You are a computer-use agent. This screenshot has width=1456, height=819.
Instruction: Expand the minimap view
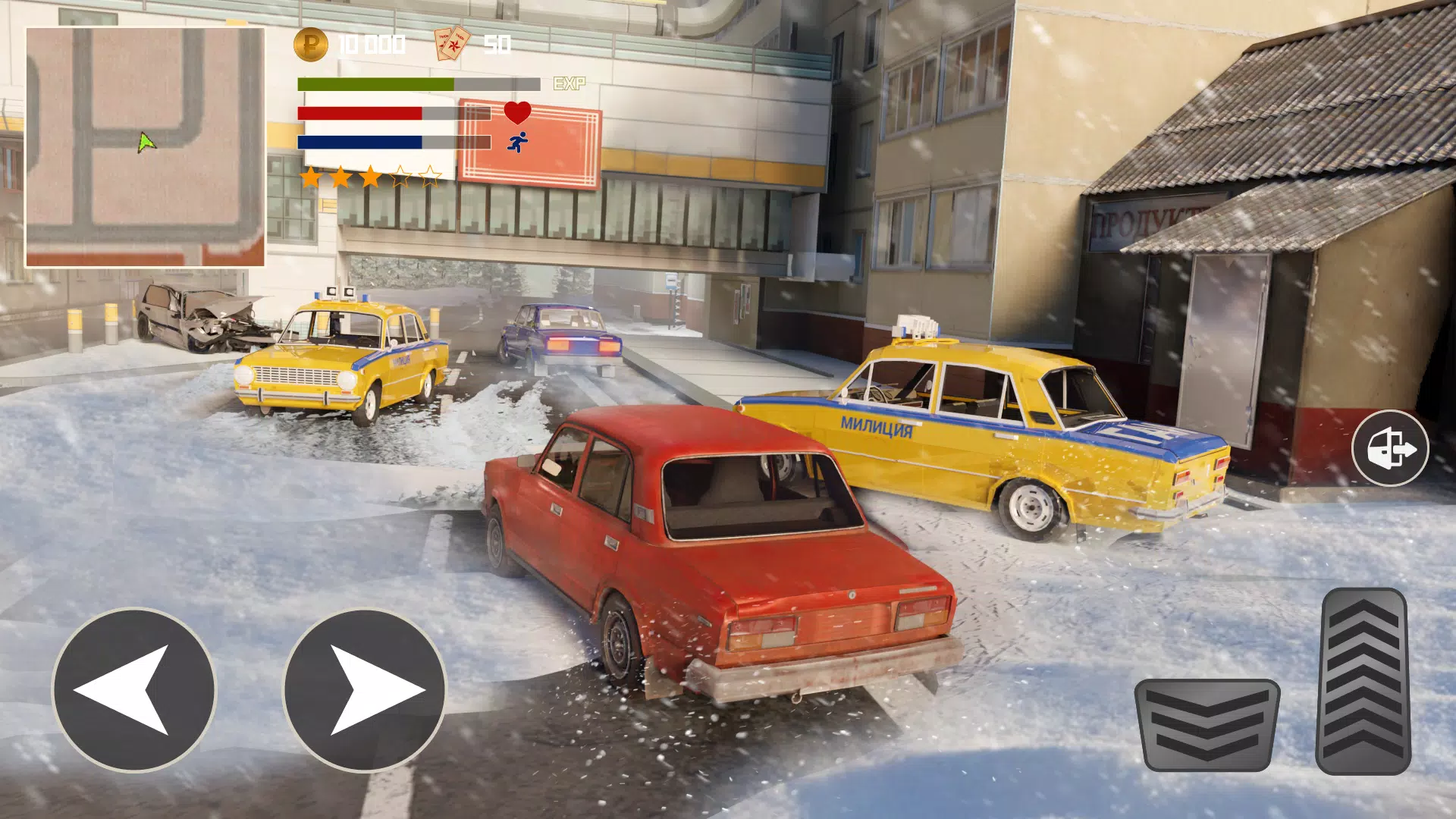pyautogui.click(x=145, y=144)
